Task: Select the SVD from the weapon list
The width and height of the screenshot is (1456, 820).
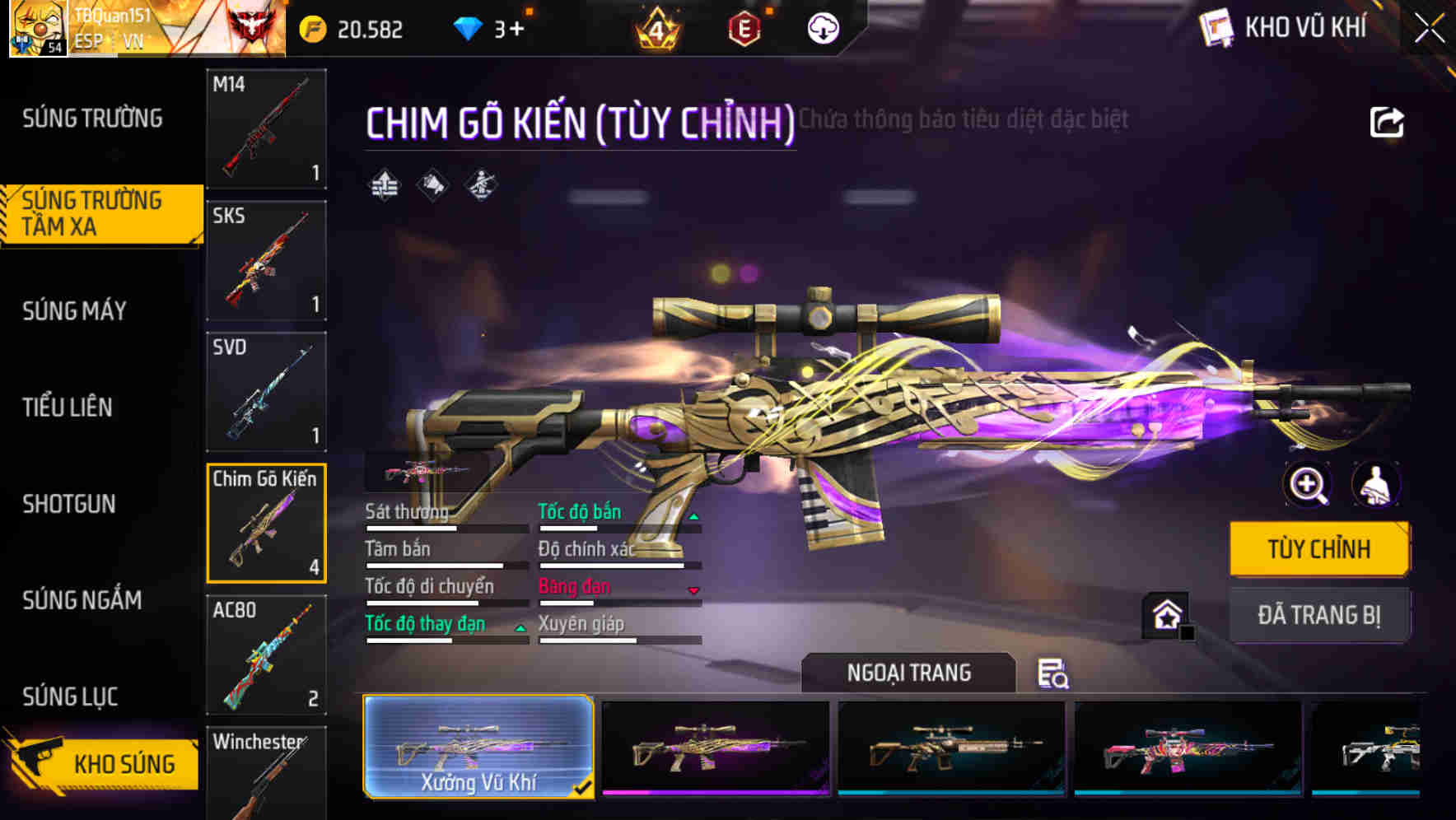Action: pyautogui.click(x=265, y=391)
